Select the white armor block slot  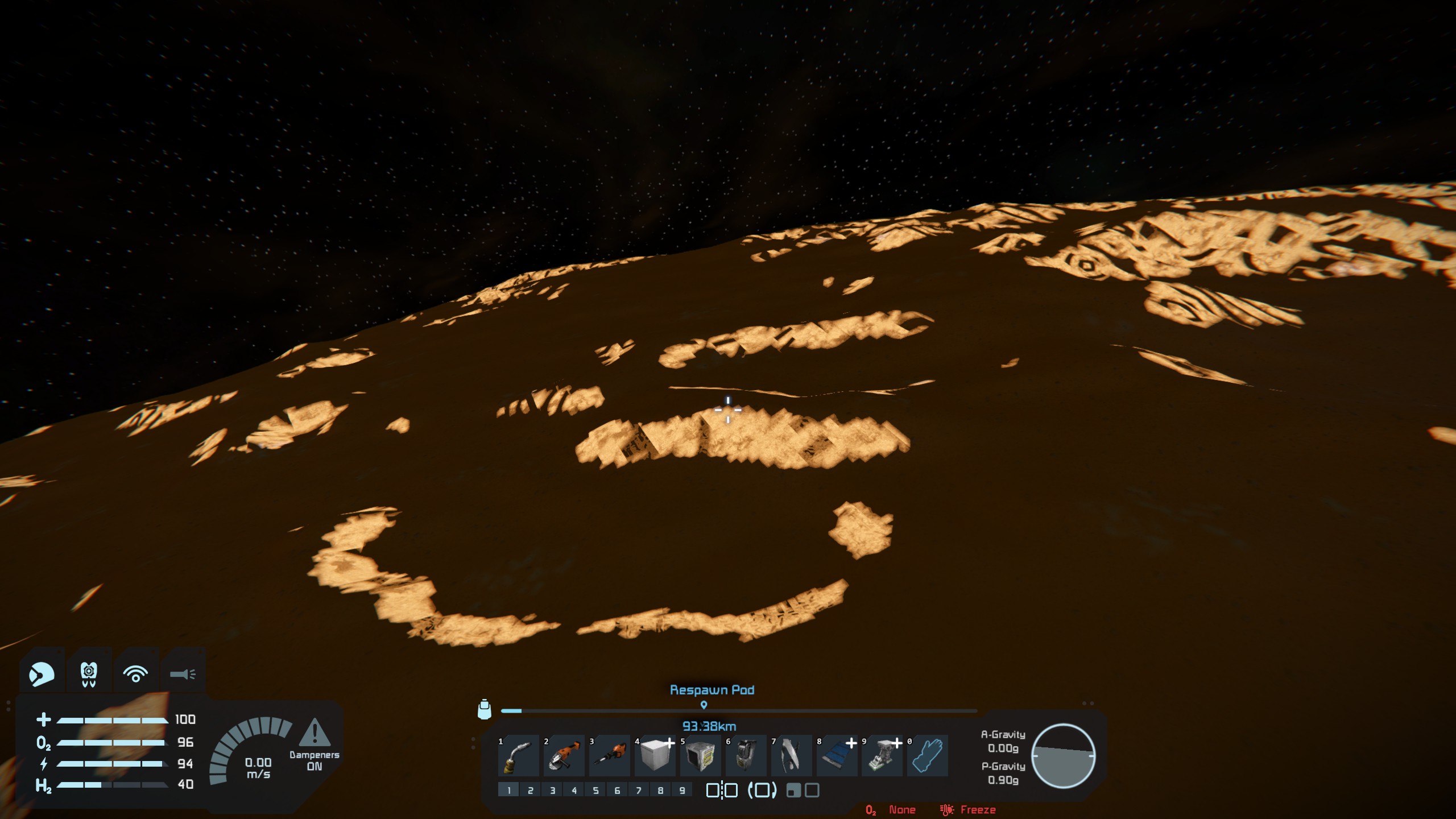click(x=655, y=756)
